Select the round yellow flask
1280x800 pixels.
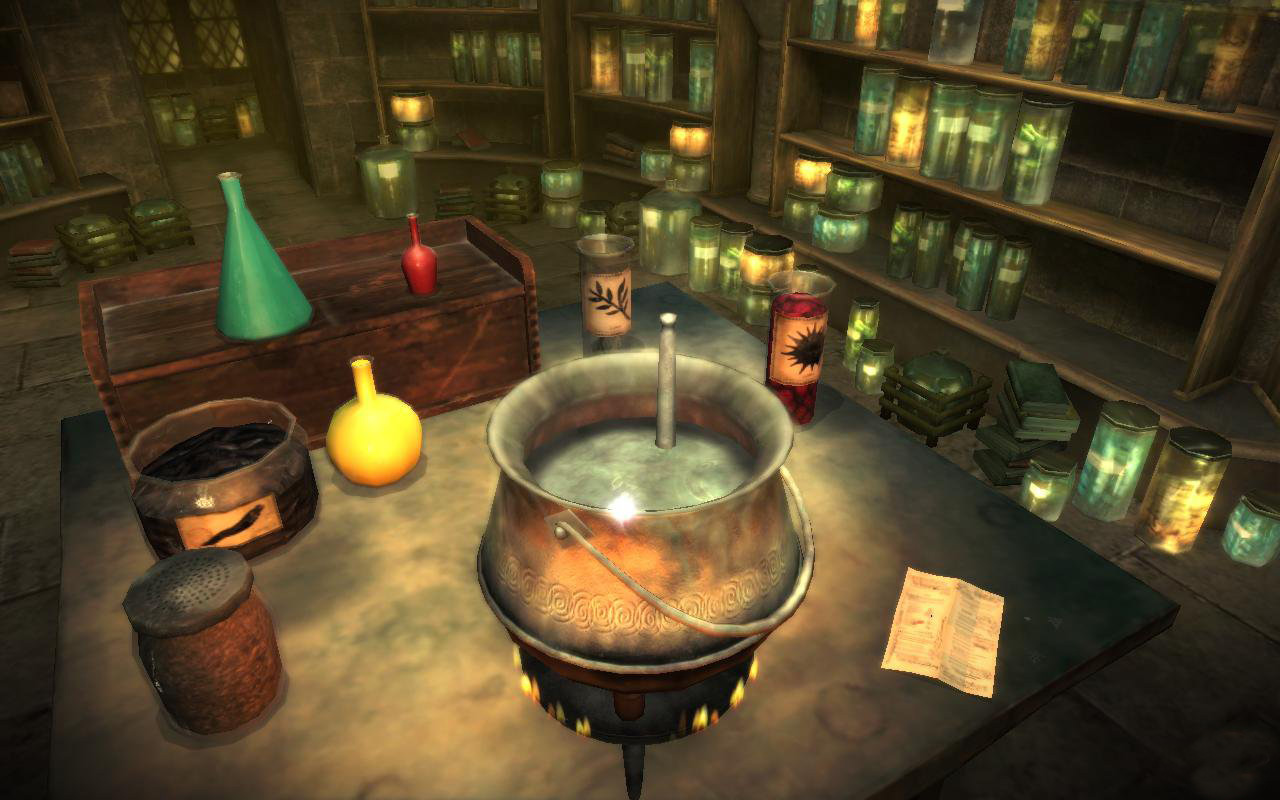coord(373,433)
